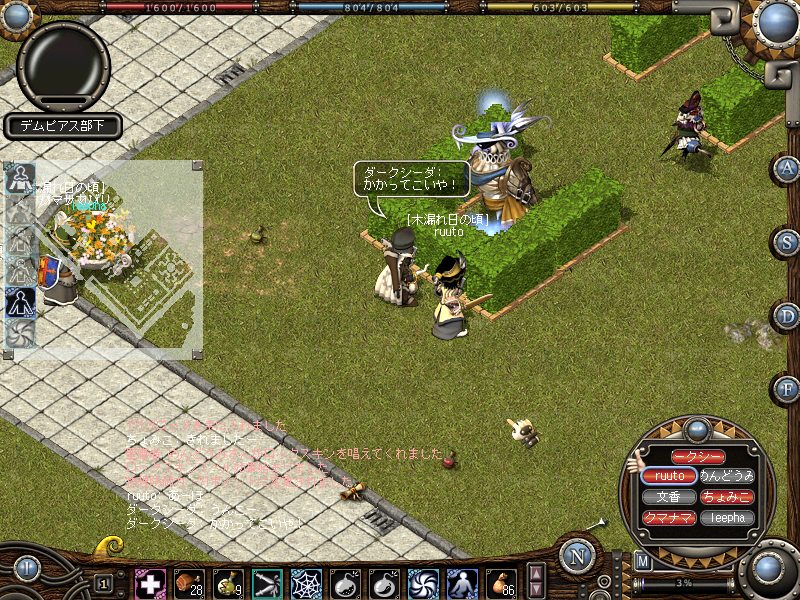800x600 pixels.
Task: Click the S shortcut orb button
Action: [787, 242]
